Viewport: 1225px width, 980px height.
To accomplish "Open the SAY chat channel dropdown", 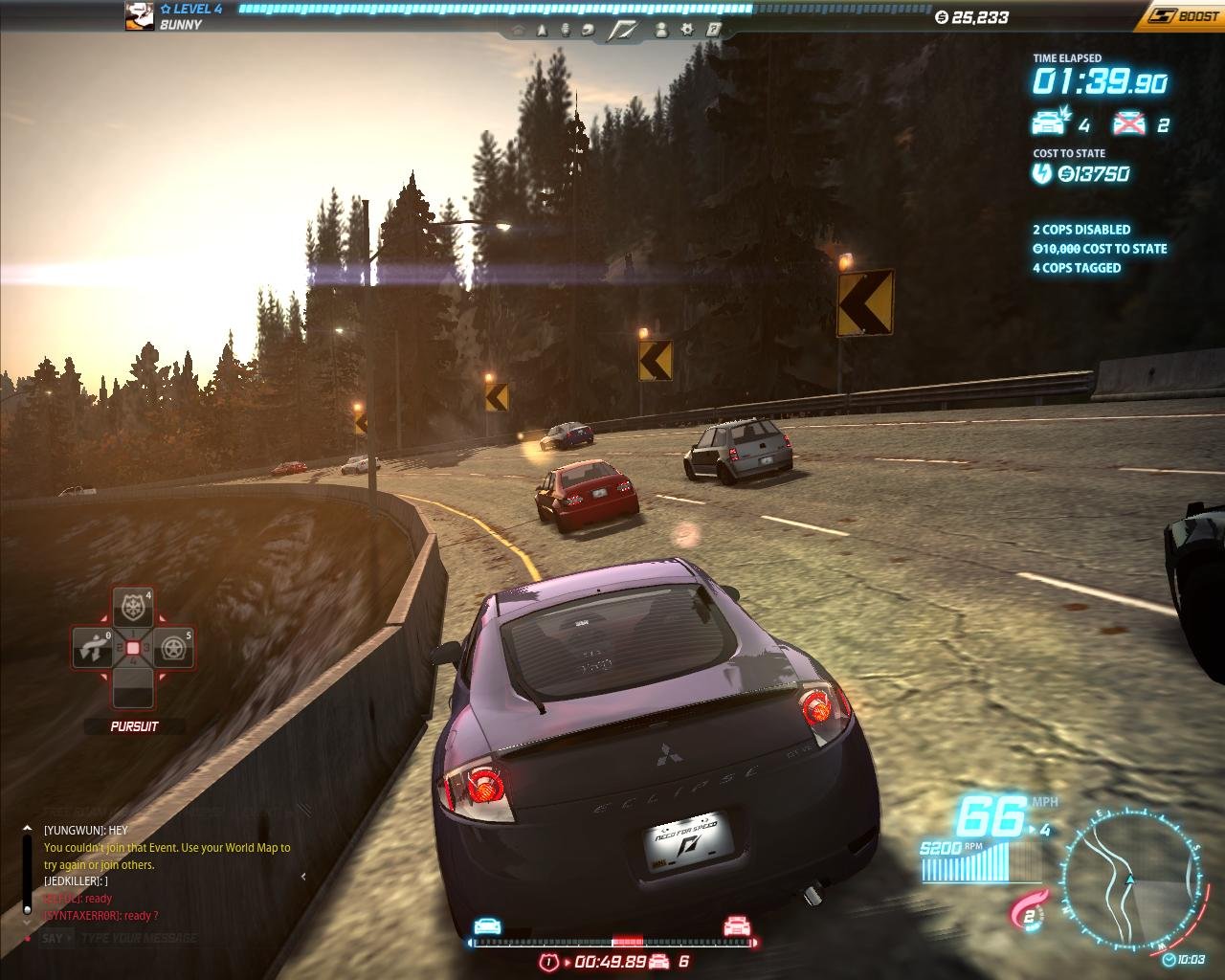I will [52, 938].
